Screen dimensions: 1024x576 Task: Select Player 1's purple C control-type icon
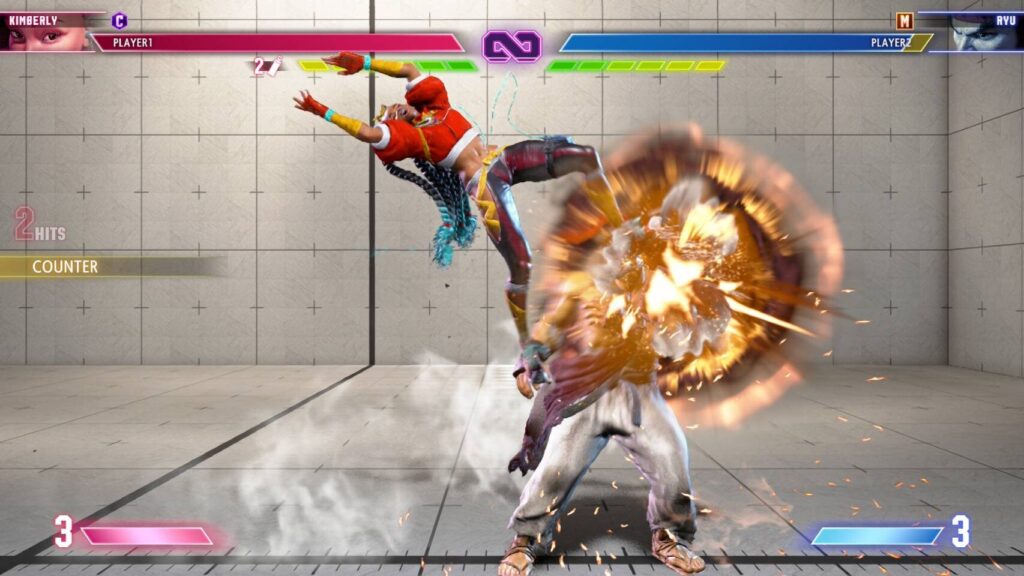point(120,20)
